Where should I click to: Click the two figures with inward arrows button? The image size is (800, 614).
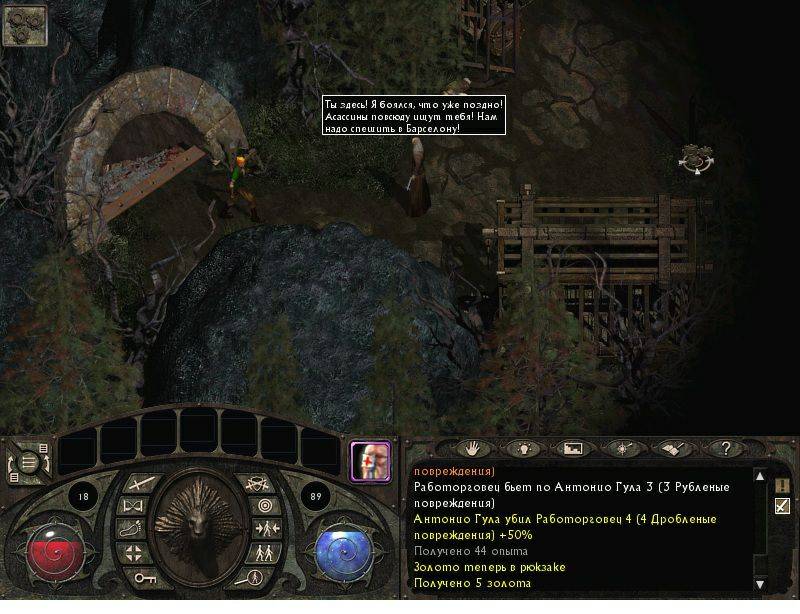coord(266,529)
